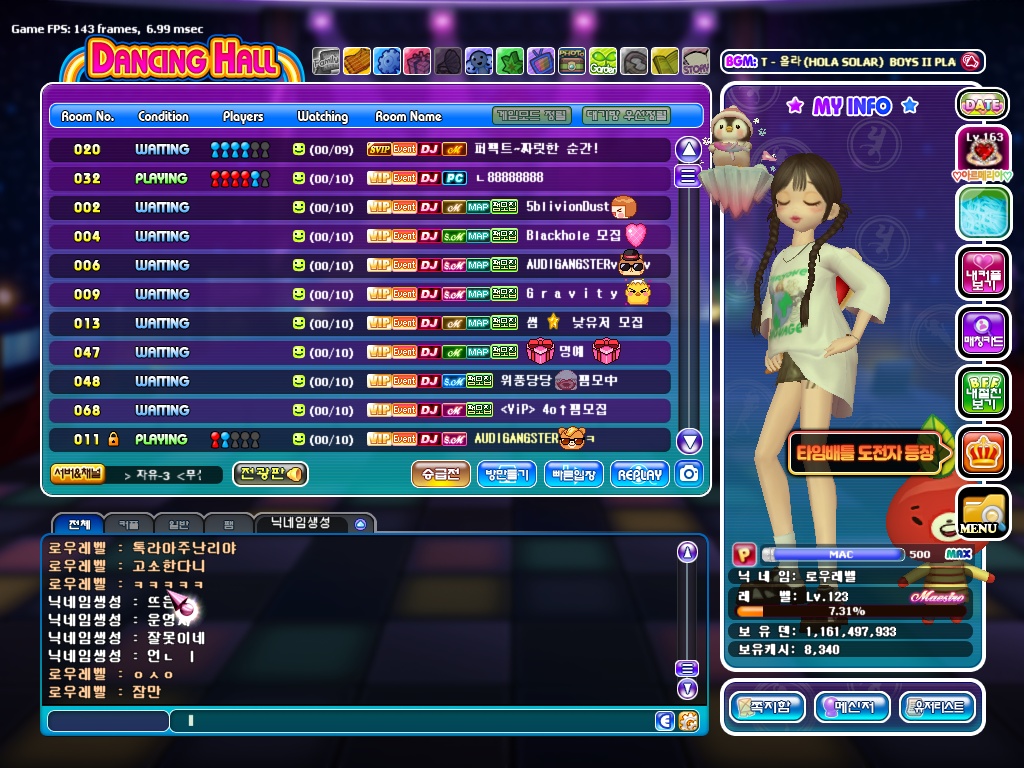Open the Garden icon in the top toolbar
The height and width of the screenshot is (768, 1024).
(x=603, y=62)
